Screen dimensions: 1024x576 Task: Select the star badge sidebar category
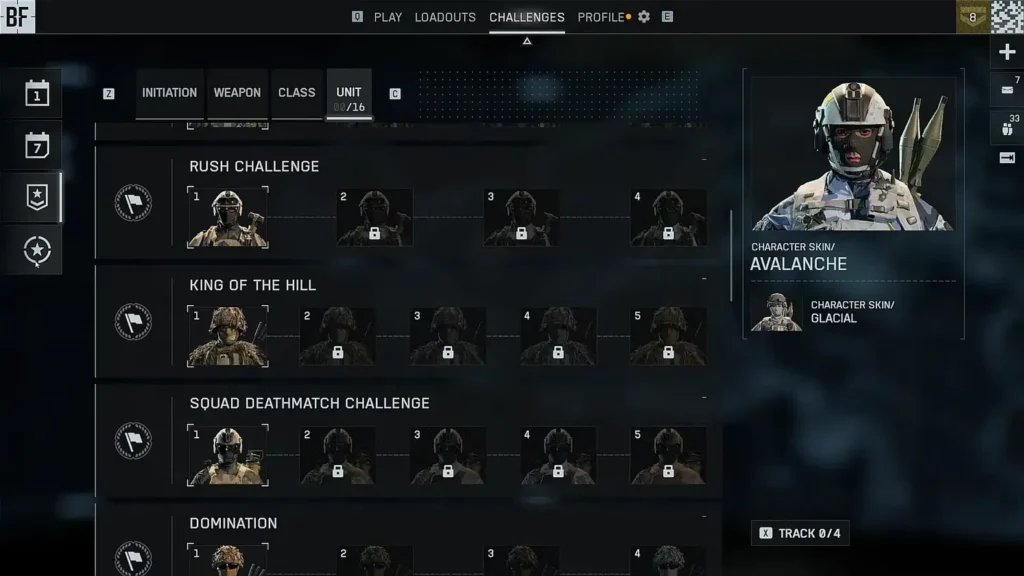pyautogui.click(x=37, y=198)
